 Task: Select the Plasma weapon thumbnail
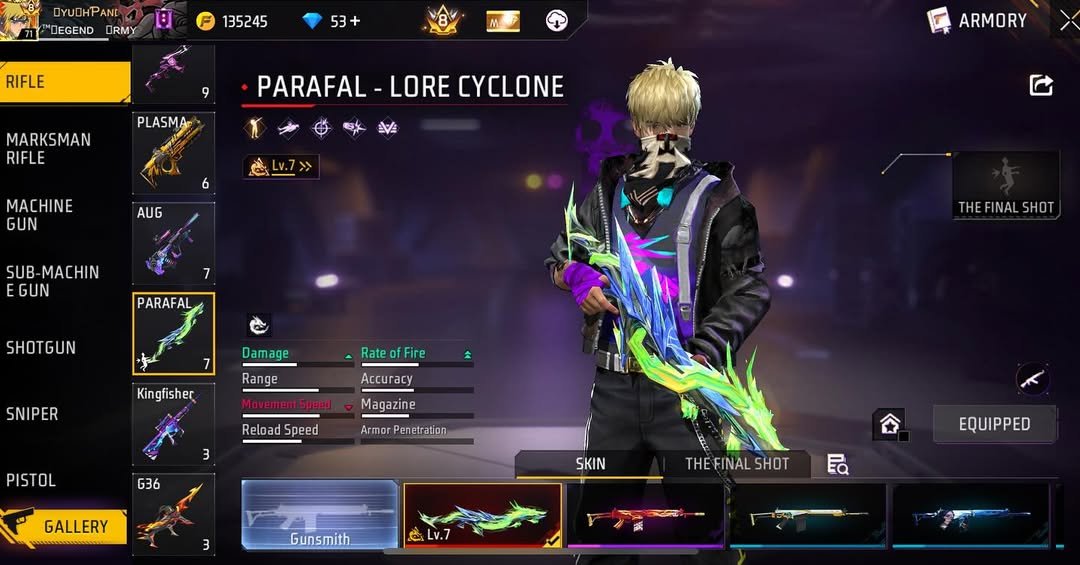pos(174,153)
